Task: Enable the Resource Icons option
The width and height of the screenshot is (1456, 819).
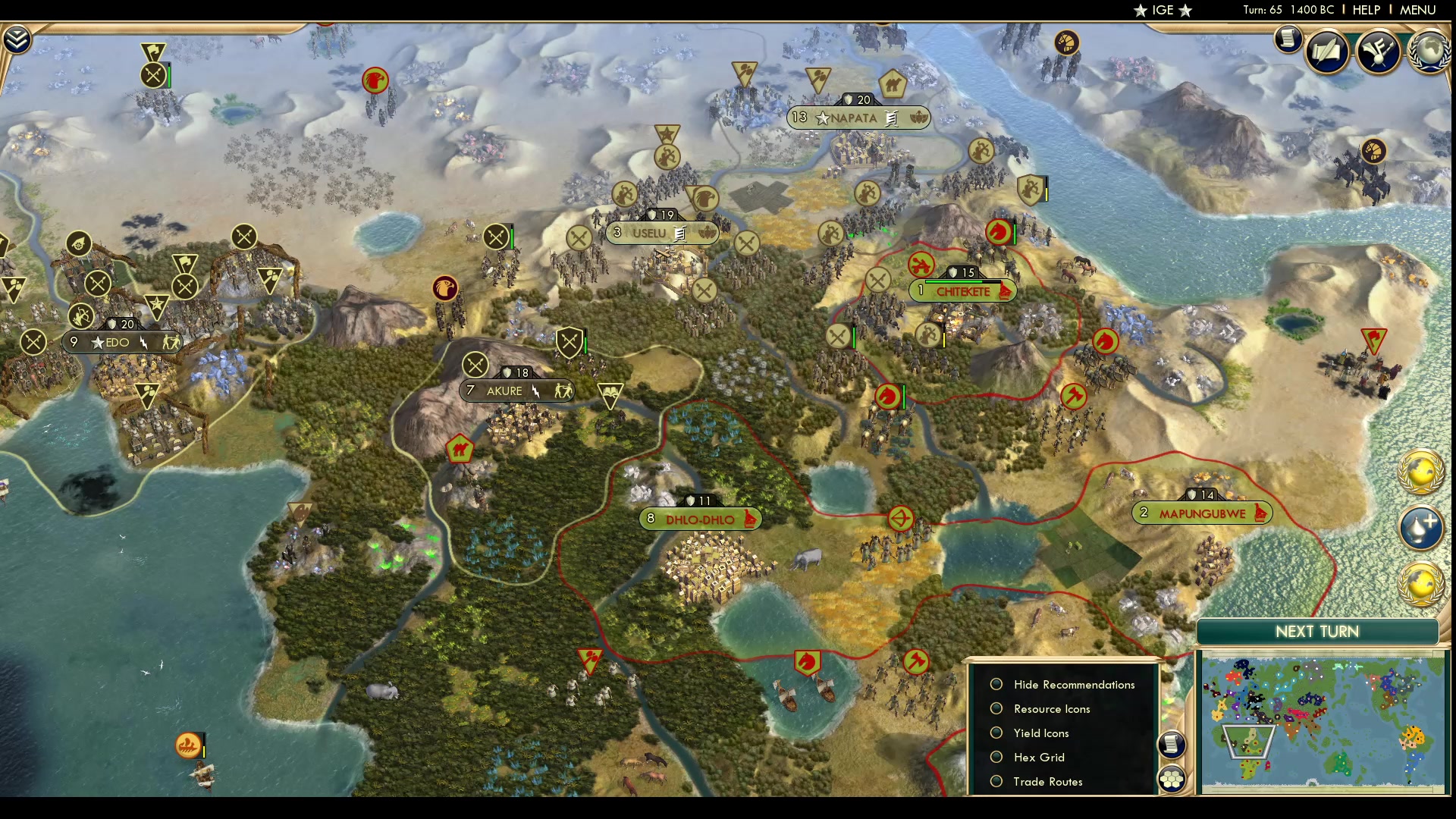Action: point(996,708)
